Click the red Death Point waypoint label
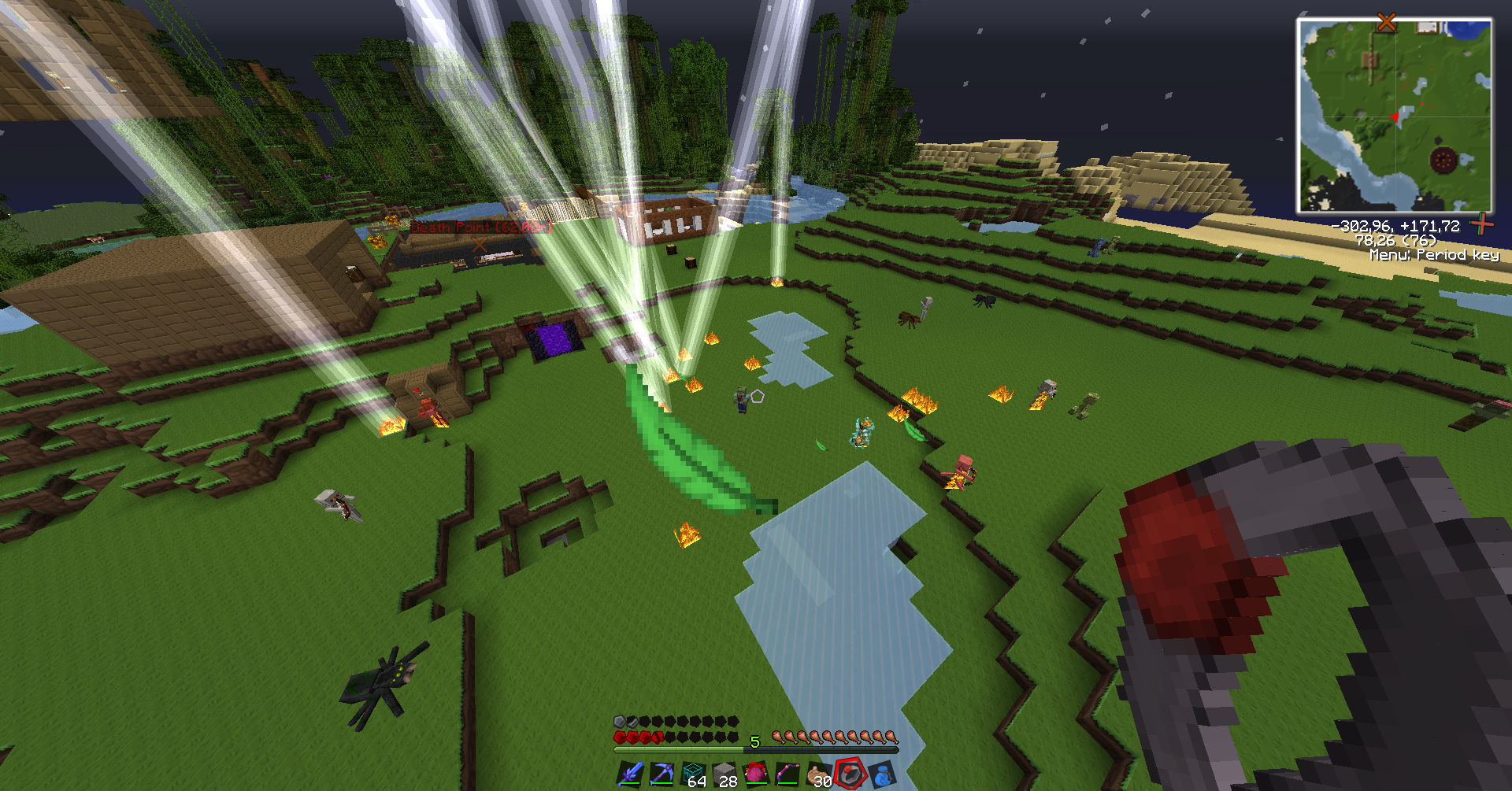This screenshot has height=791, width=1512. click(481, 227)
